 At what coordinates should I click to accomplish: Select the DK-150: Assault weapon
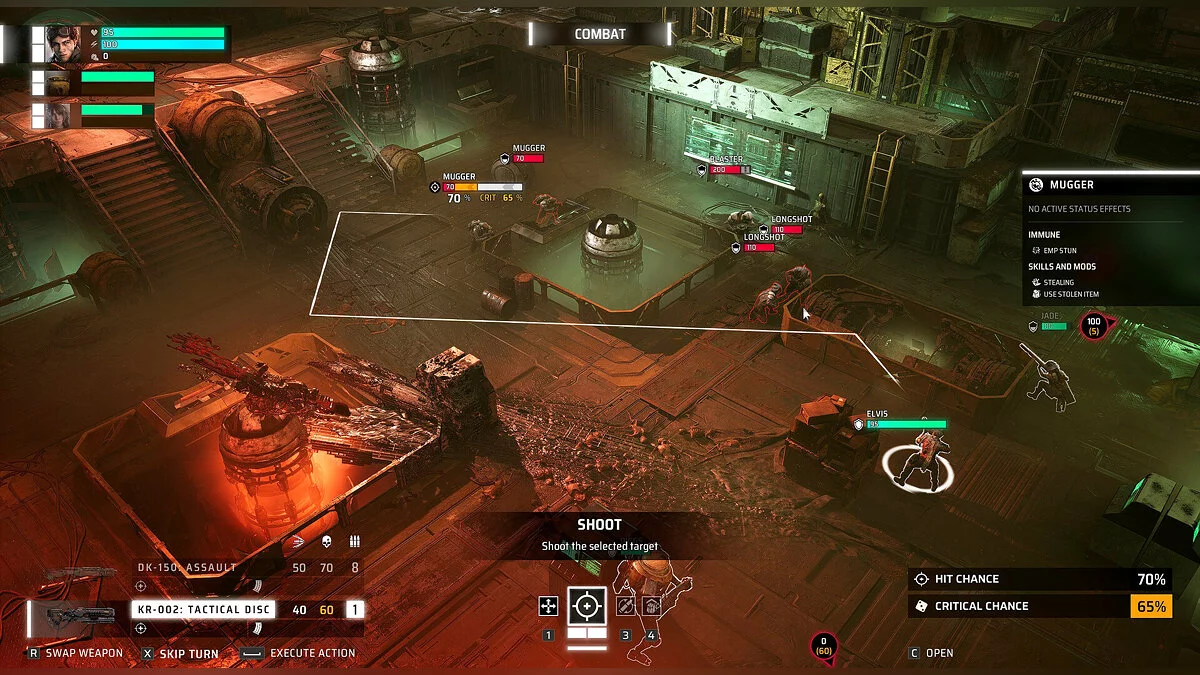click(188, 568)
